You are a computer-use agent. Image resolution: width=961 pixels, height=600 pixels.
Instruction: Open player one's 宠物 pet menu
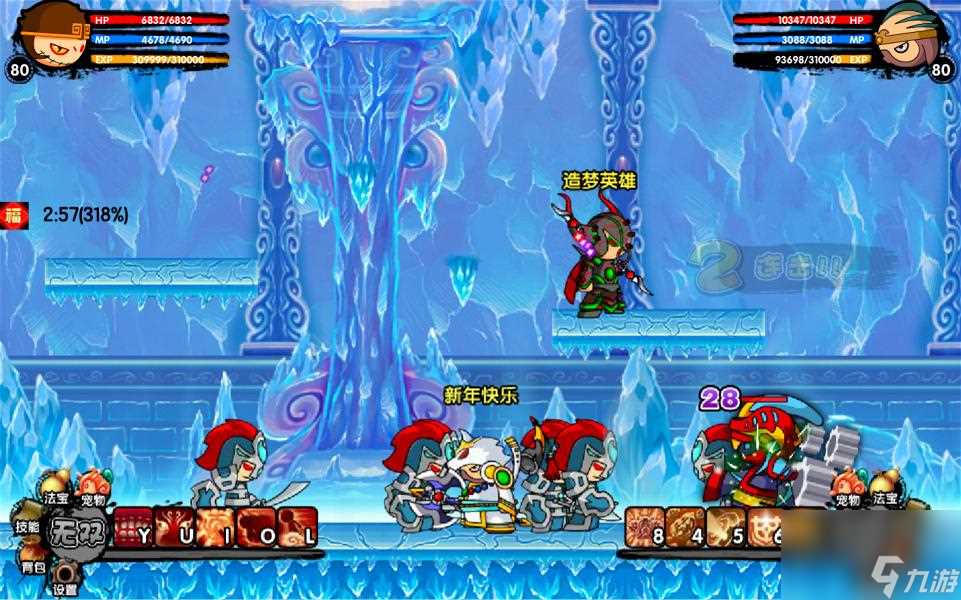pyautogui.click(x=91, y=487)
